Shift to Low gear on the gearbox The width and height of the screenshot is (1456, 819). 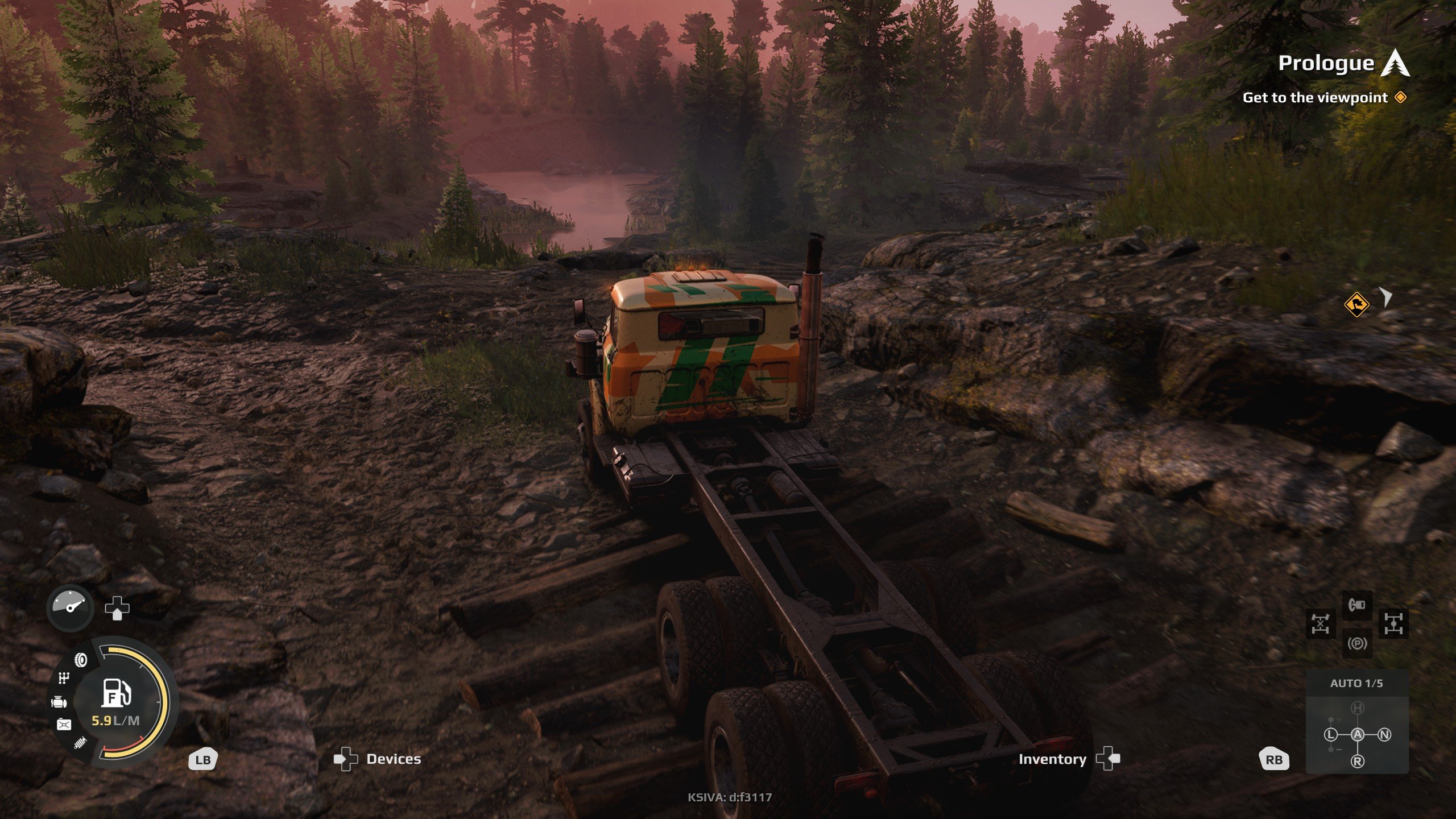pos(1330,734)
